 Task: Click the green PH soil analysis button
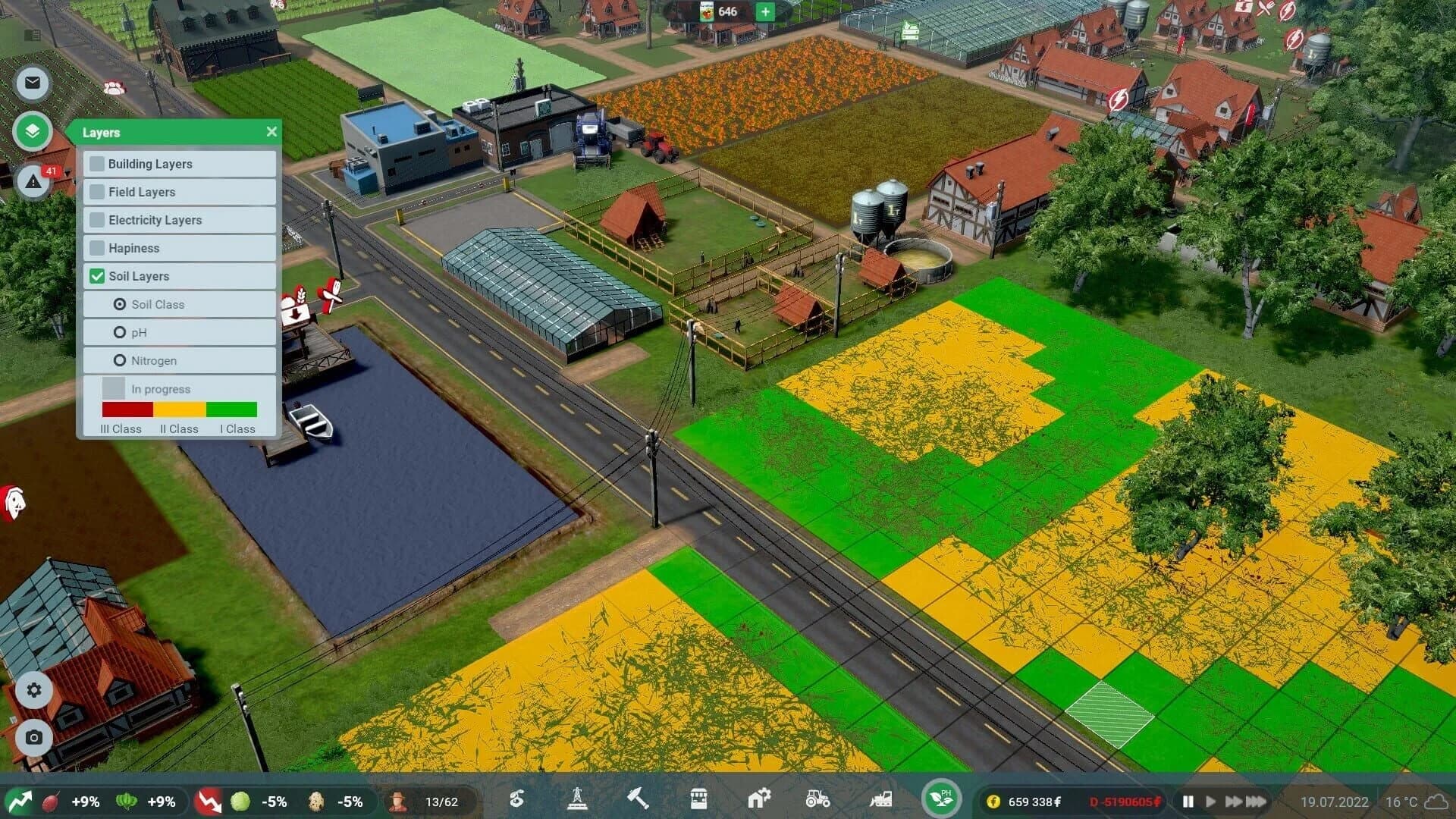tap(940, 799)
